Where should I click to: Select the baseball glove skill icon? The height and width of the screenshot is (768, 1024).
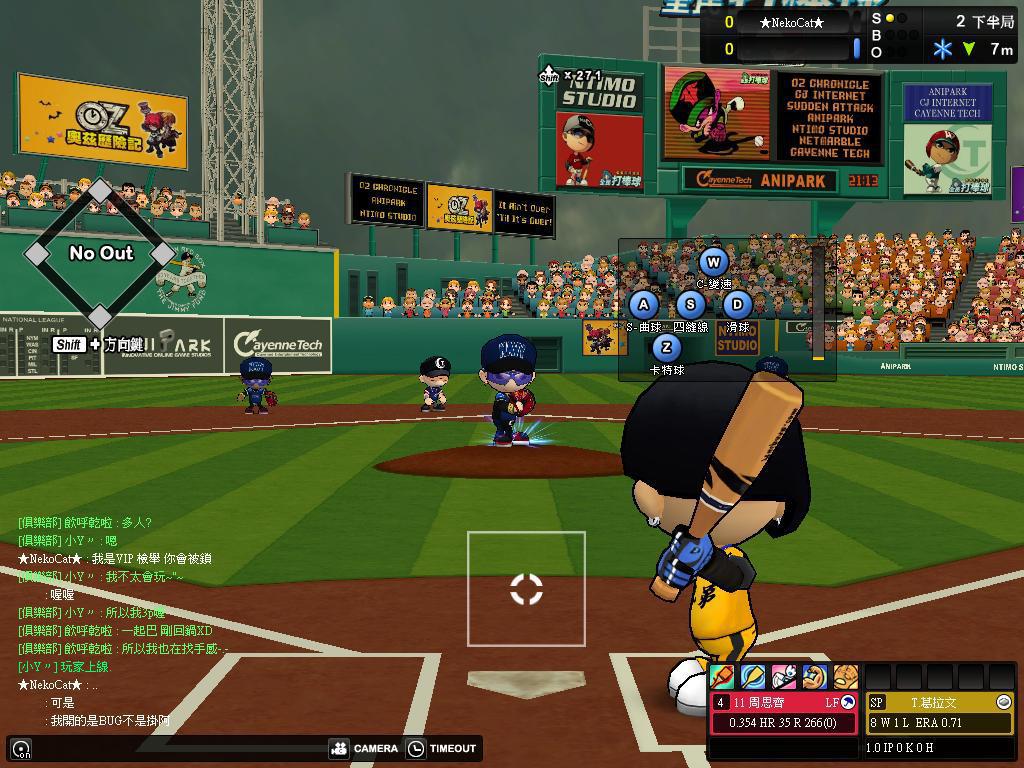[x=846, y=677]
